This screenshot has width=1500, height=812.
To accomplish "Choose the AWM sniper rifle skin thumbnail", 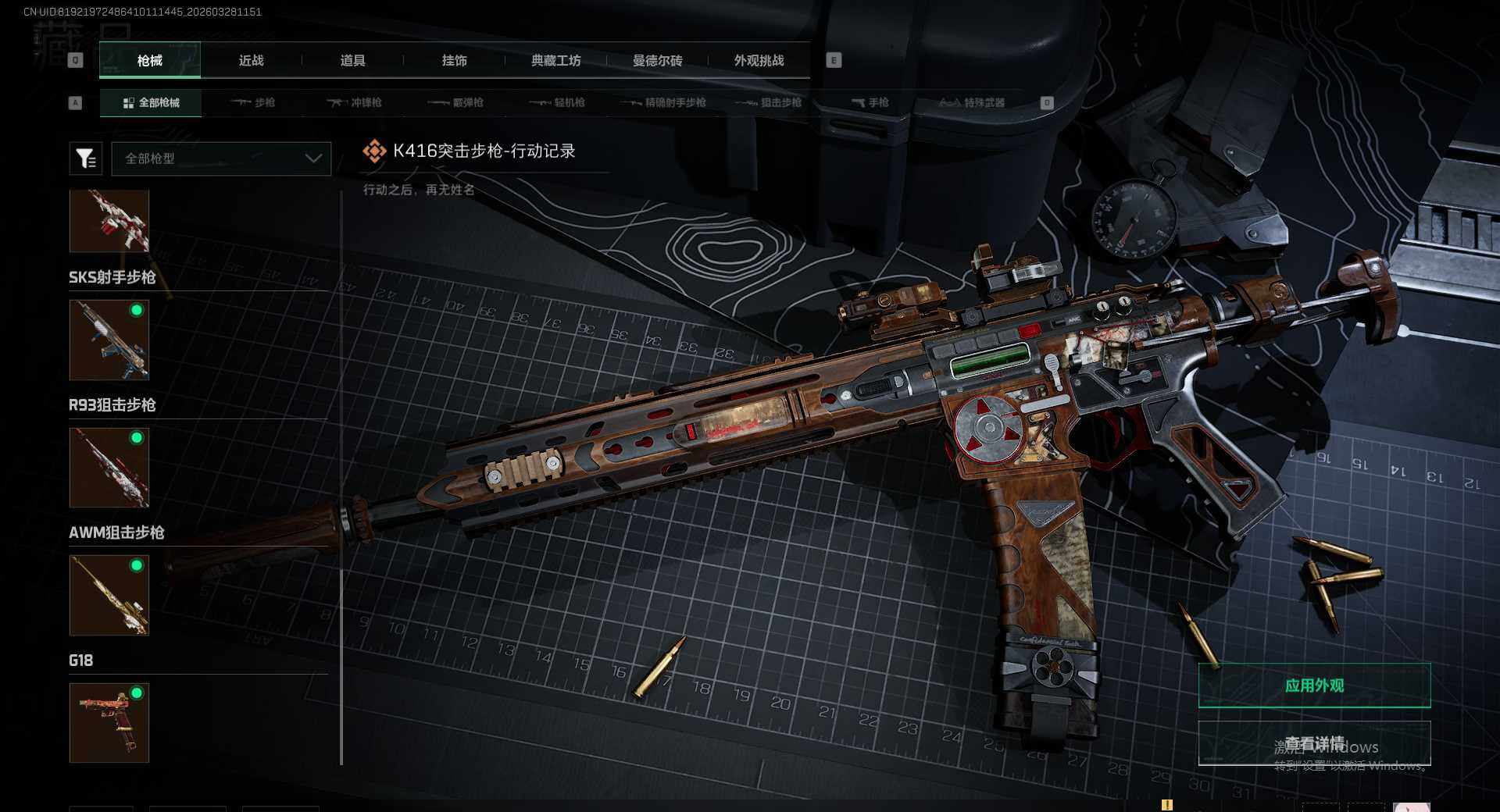I will pyautogui.click(x=109, y=596).
